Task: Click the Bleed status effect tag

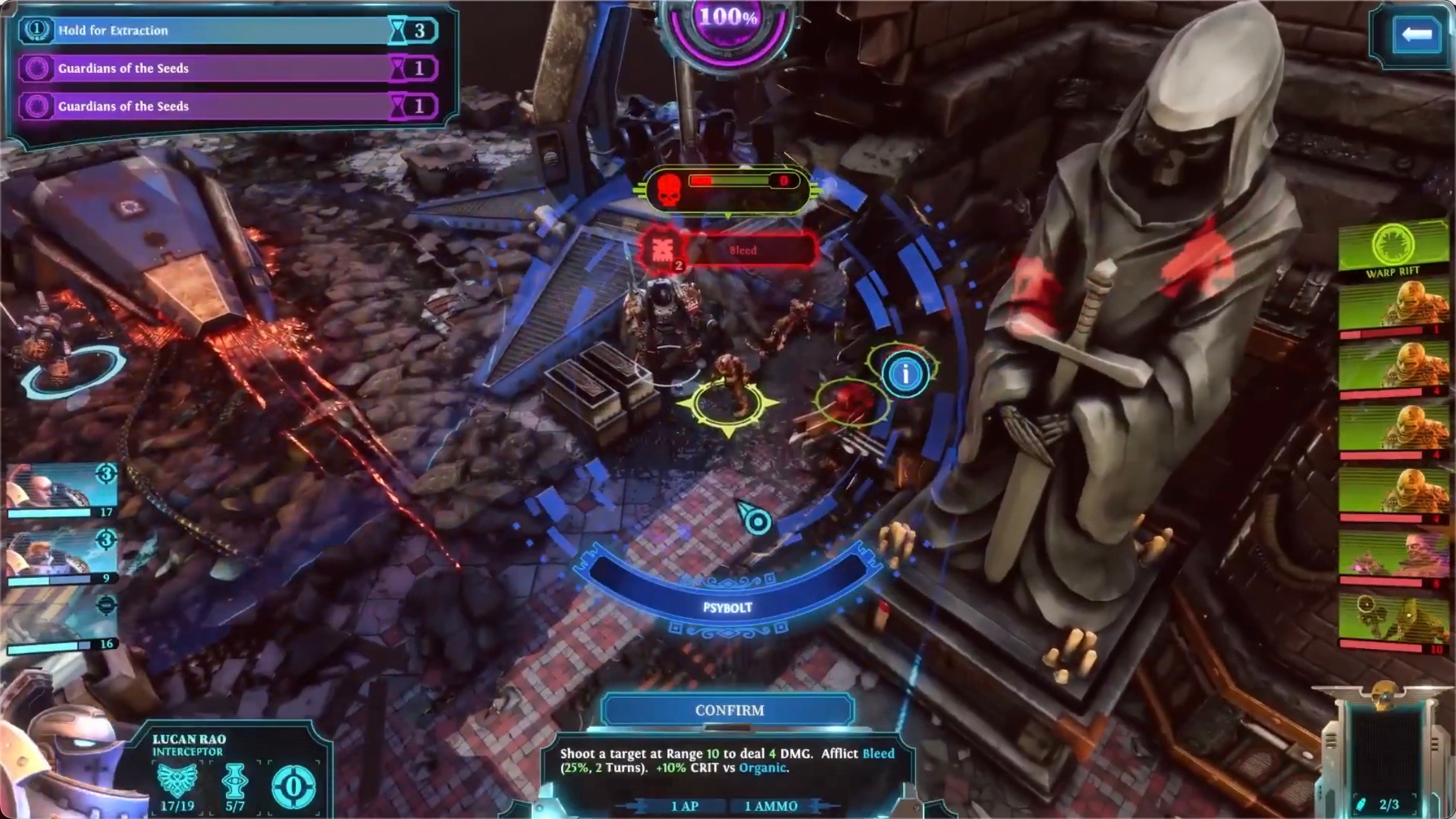Action: point(743,250)
